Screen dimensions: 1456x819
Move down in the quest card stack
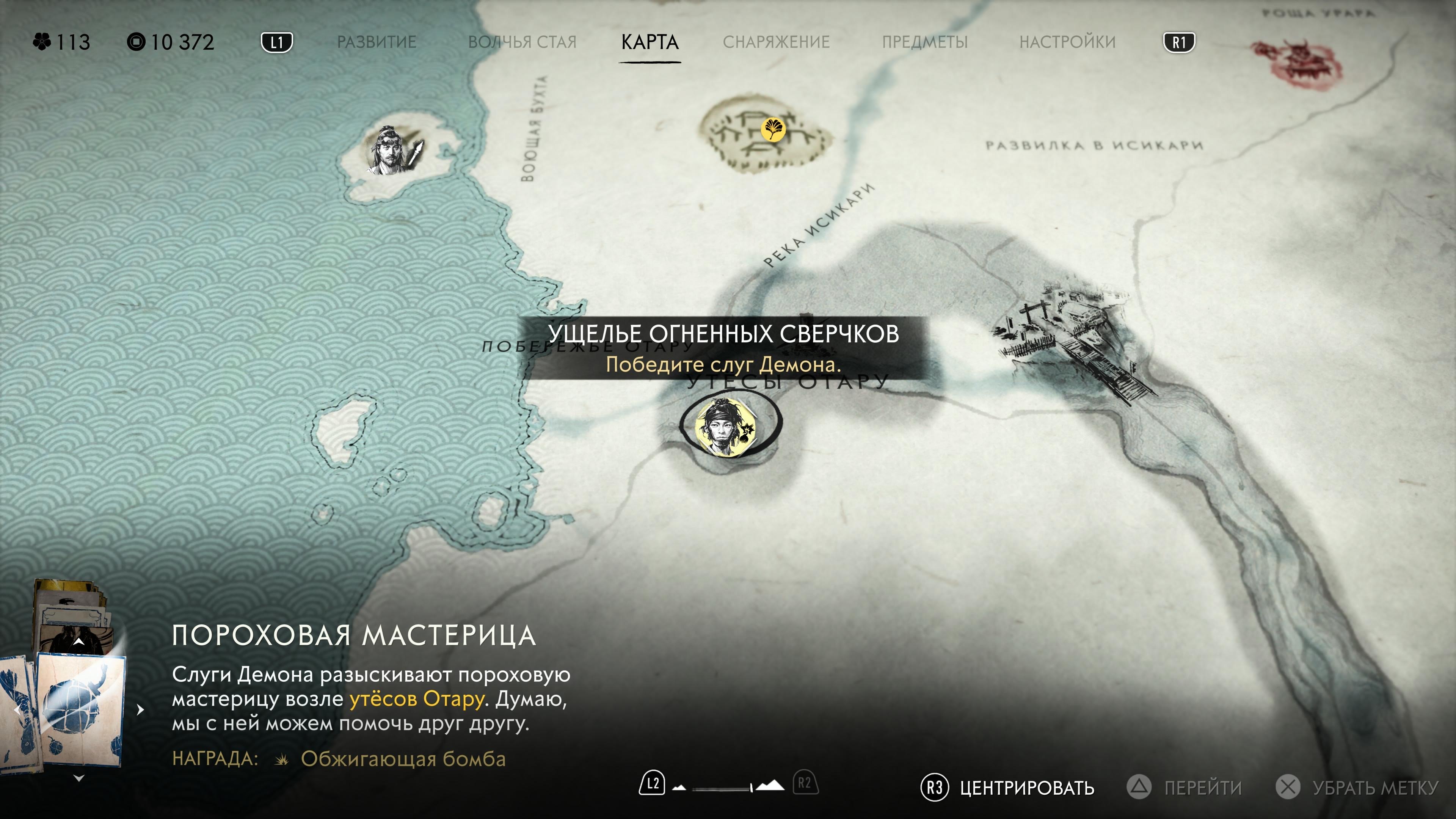pyautogui.click(x=79, y=778)
